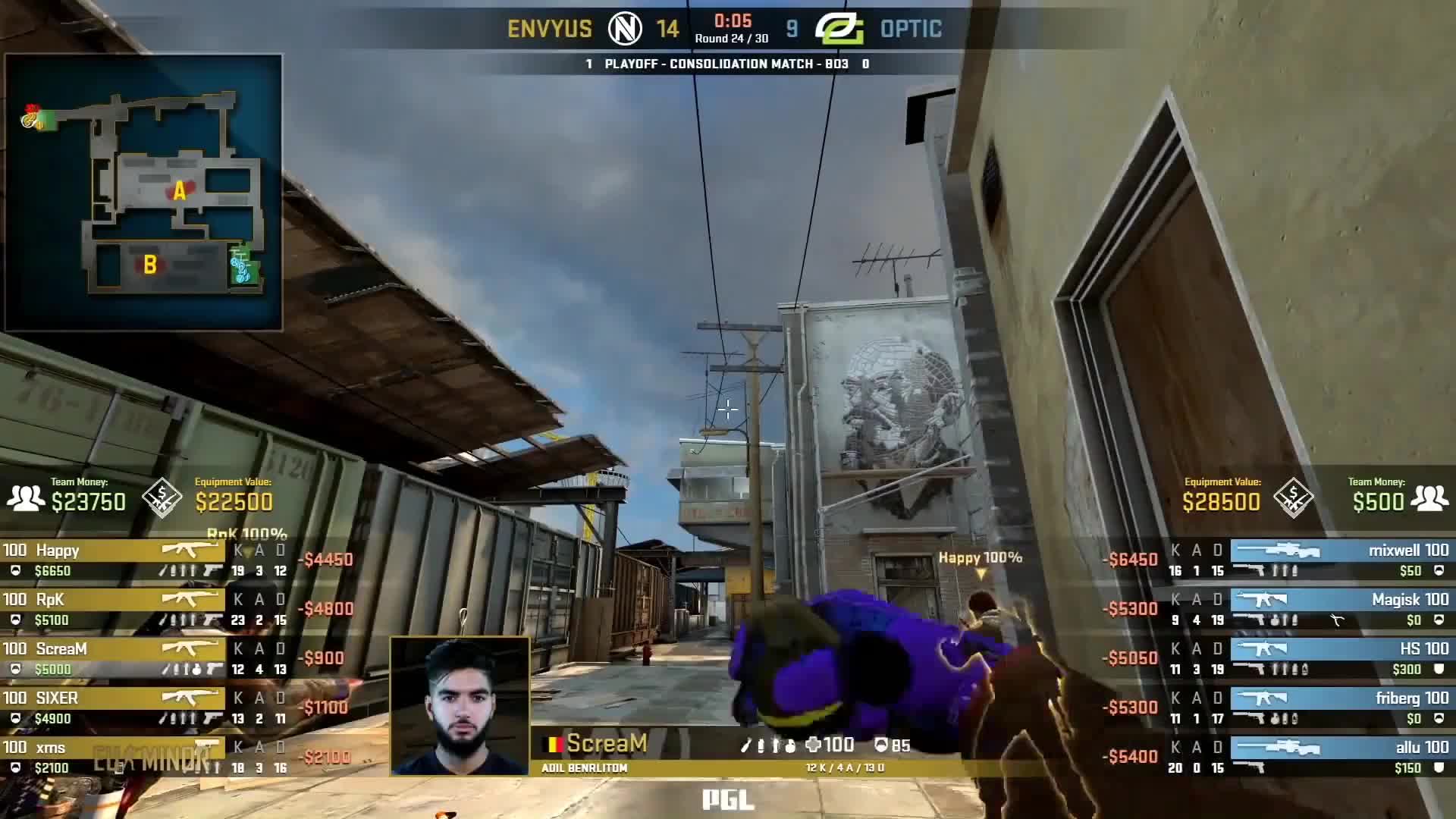Click the PGL logo at the bottom center

tap(729, 801)
